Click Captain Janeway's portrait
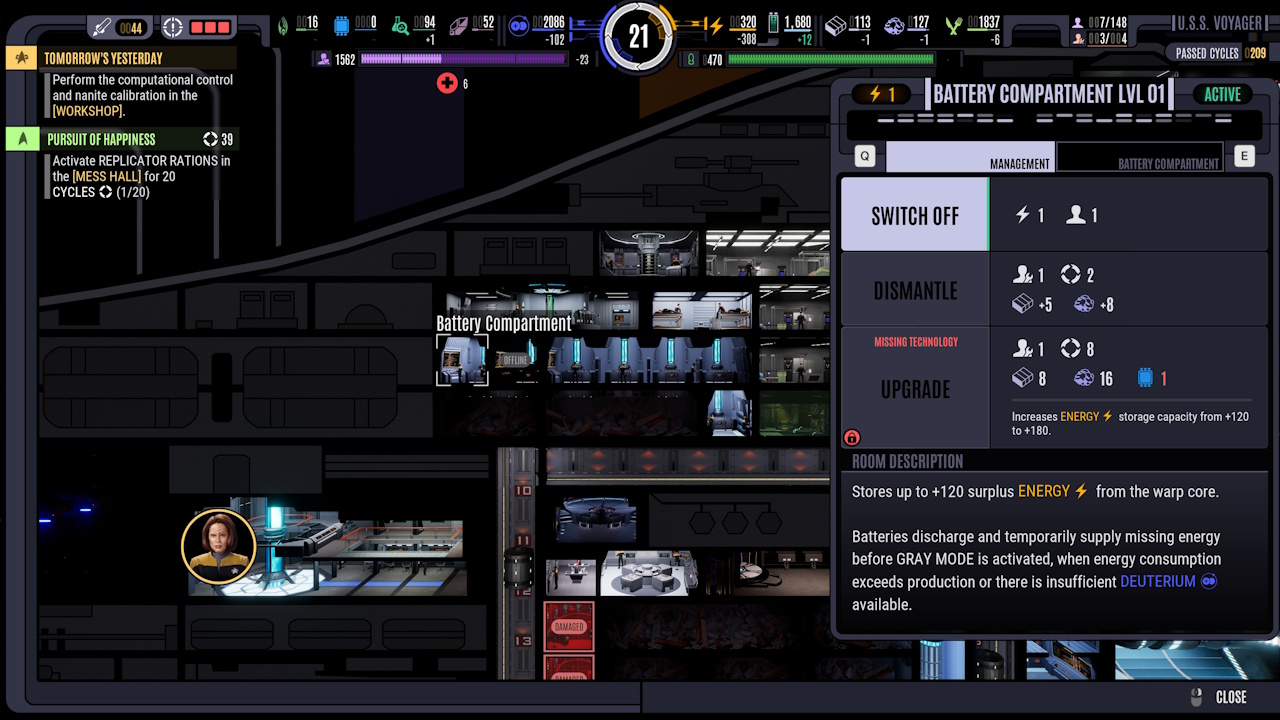 pyautogui.click(x=219, y=547)
